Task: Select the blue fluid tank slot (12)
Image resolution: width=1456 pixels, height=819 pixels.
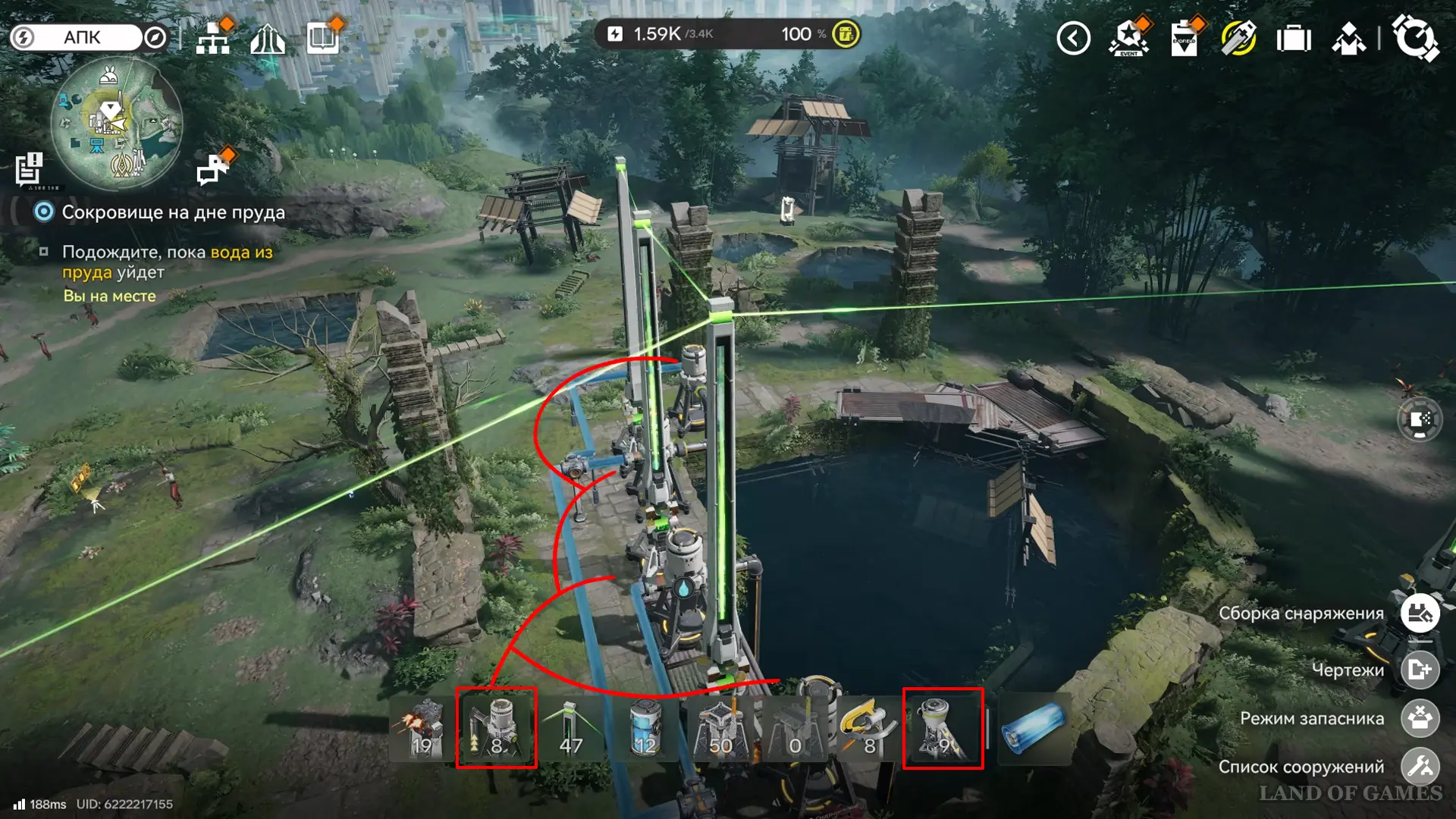Action: click(645, 728)
